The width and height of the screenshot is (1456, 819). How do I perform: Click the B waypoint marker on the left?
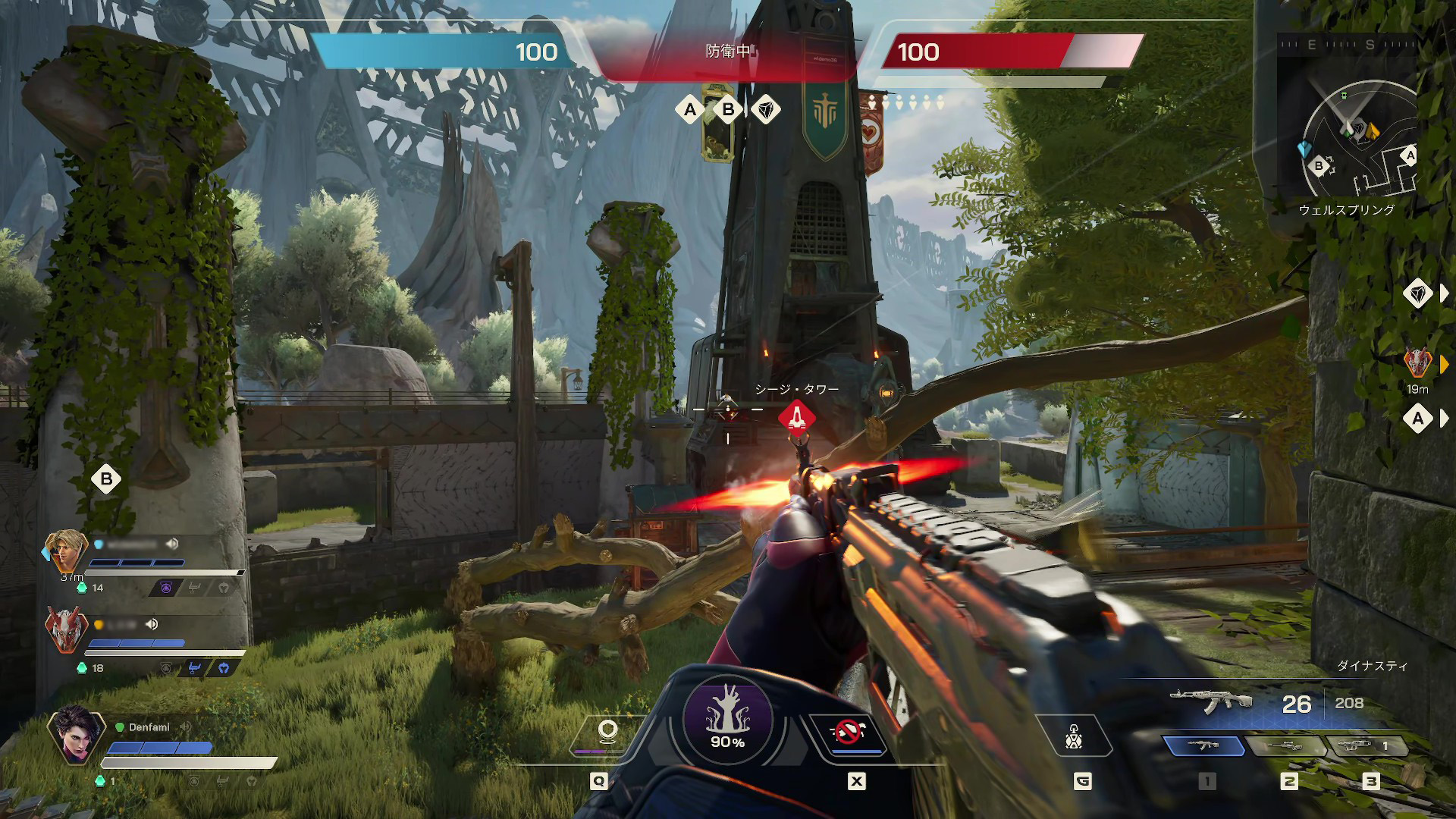point(106,479)
